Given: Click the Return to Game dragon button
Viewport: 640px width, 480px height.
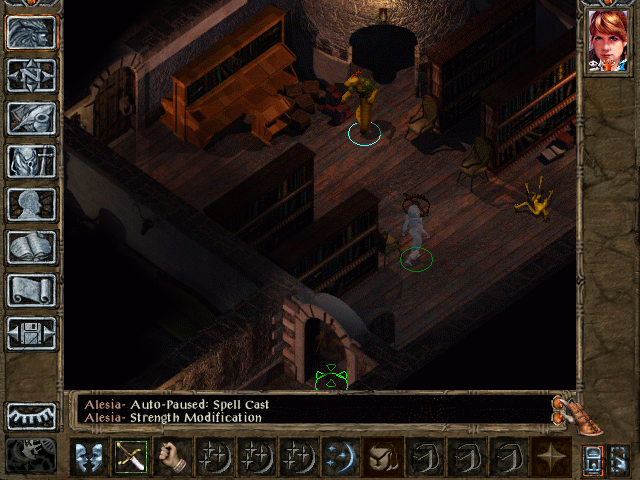Looking at the screenshot, I should click(x=32, y=32).
